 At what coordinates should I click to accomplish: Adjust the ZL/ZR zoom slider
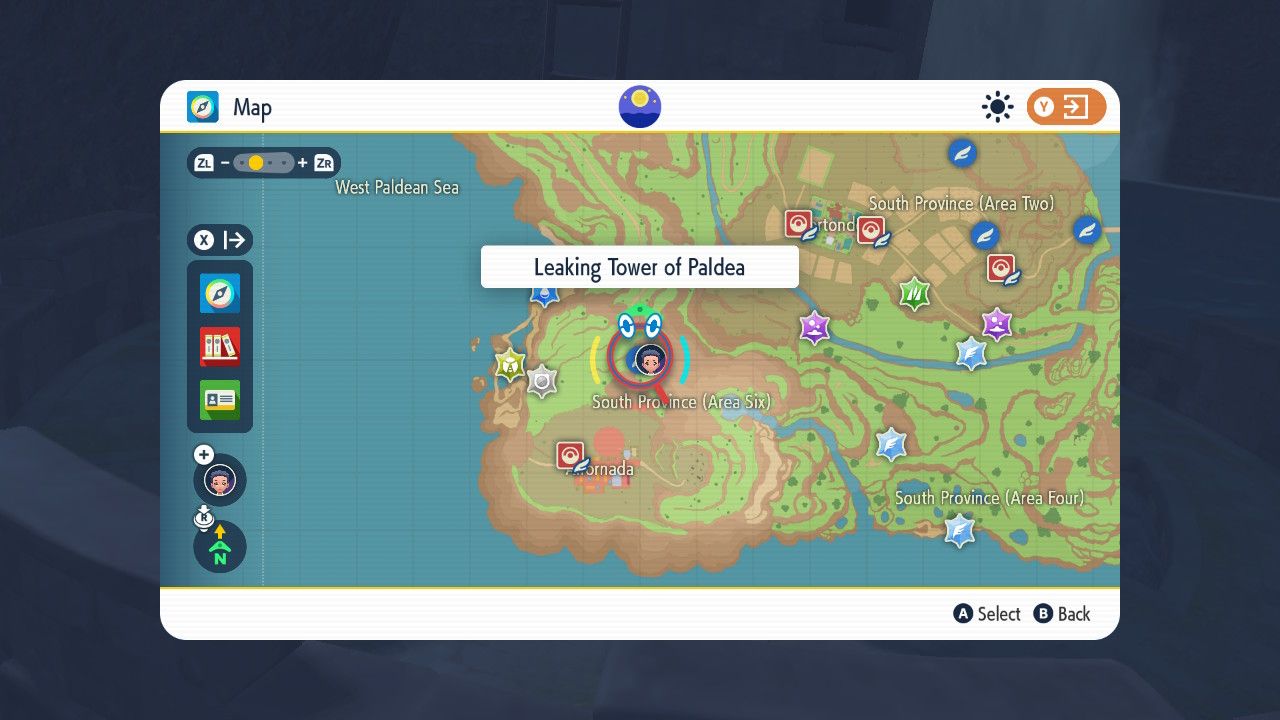(263, 162)
